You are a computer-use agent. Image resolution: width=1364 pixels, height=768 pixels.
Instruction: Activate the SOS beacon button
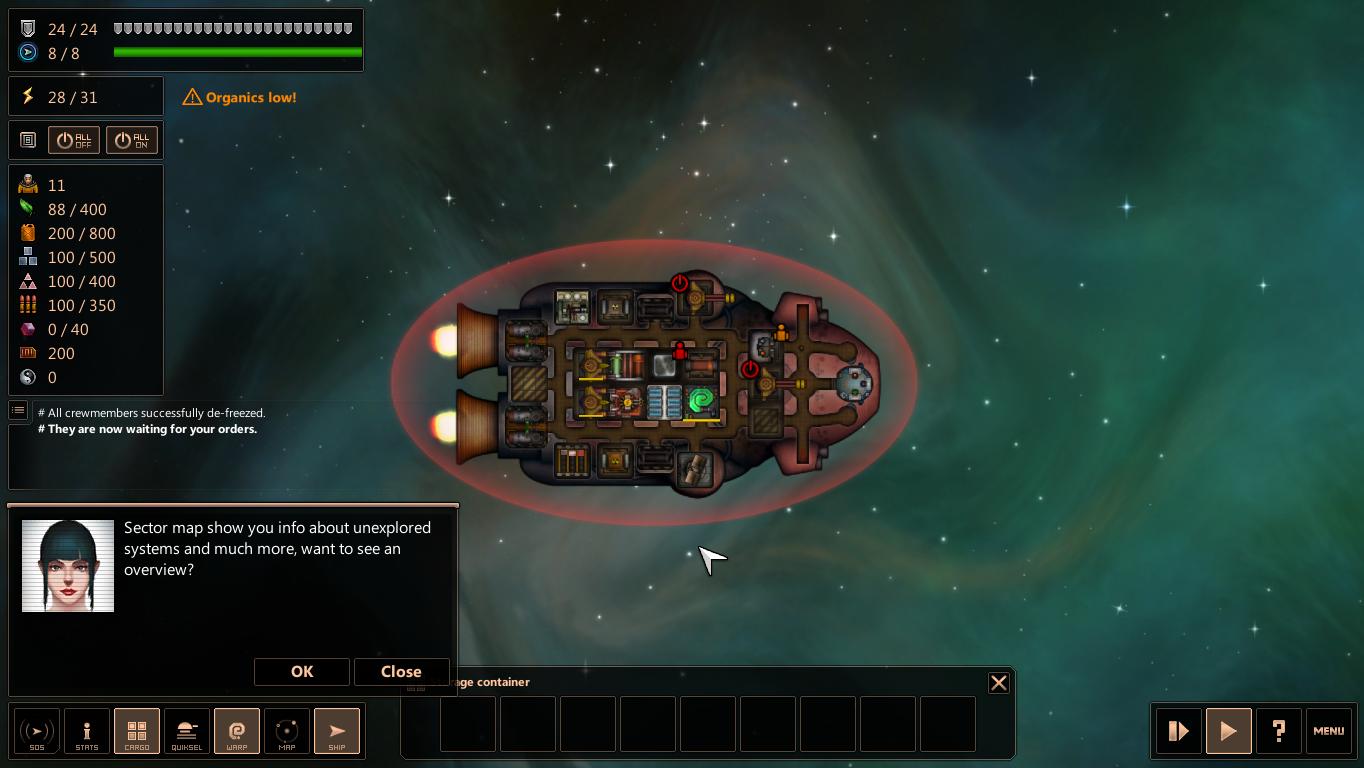point(37,731)
